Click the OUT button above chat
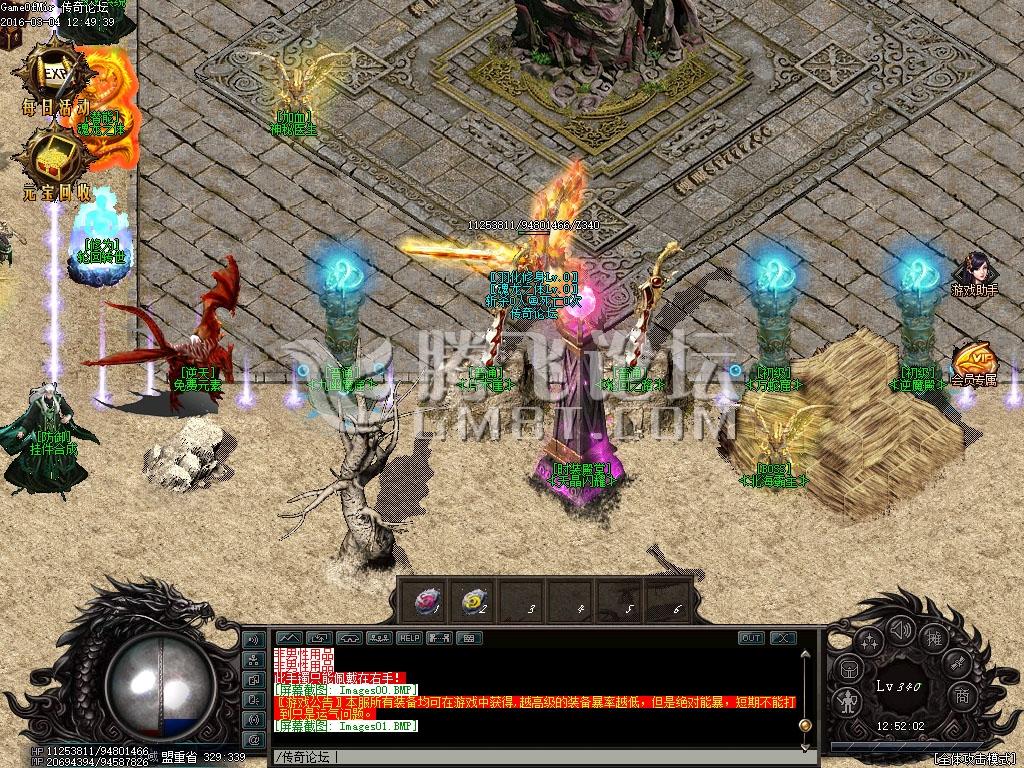Viewport: 1024px width, 768px height. 751,638
